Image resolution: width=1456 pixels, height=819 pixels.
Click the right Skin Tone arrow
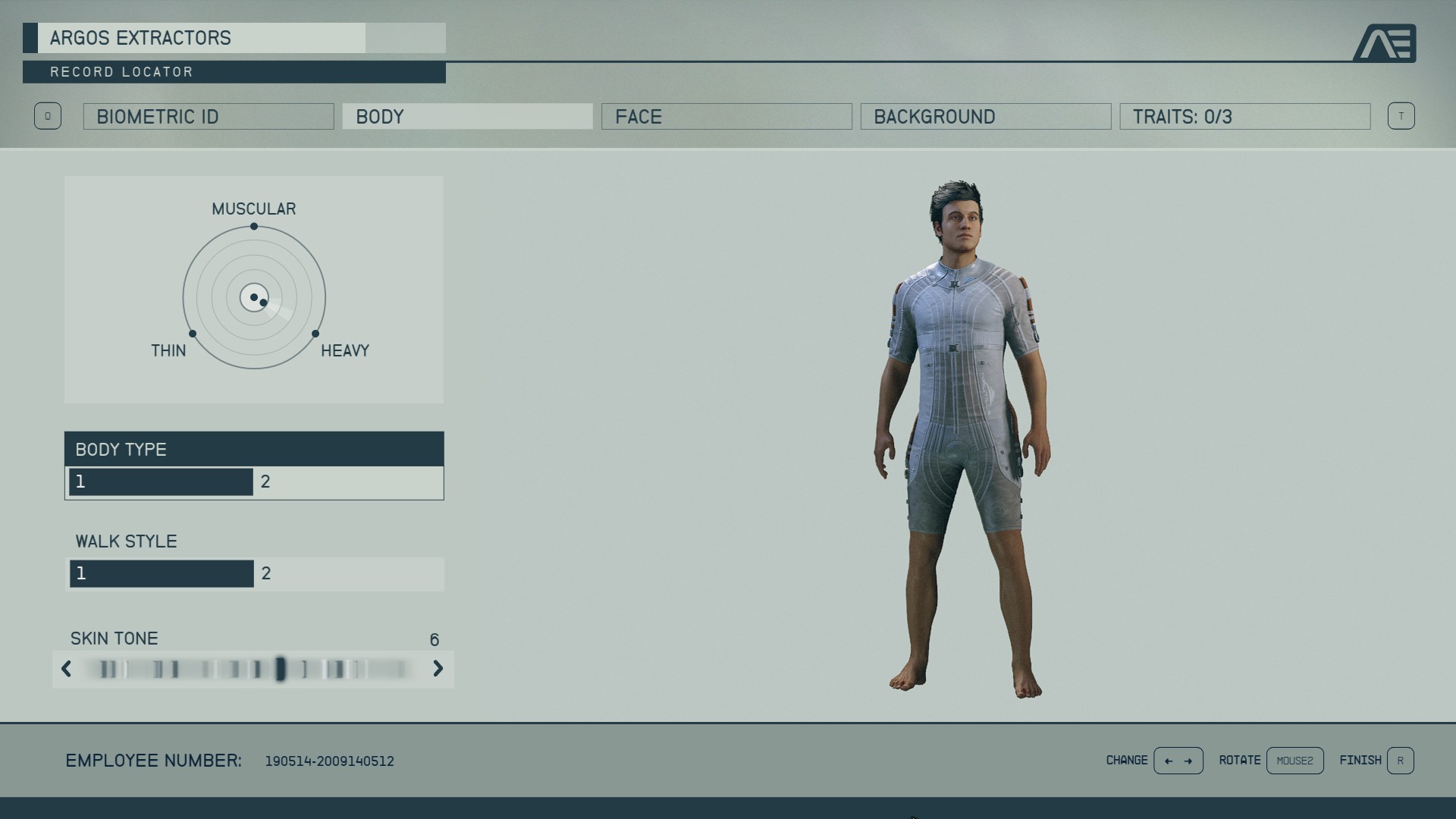point(438,670)
